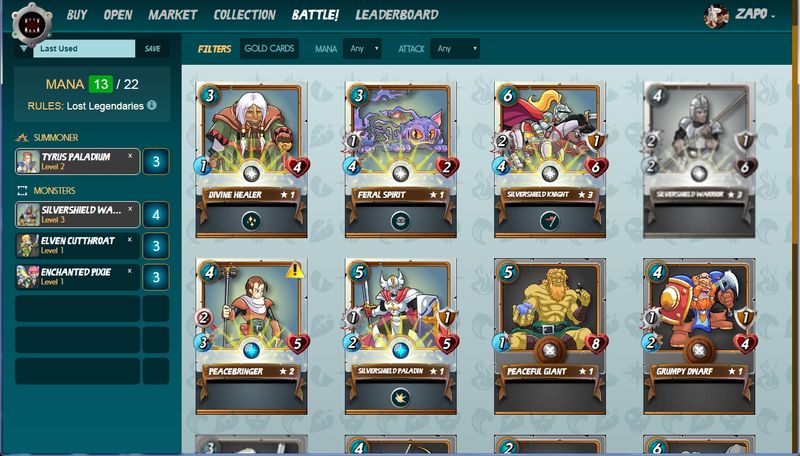
Task: Go to the Open packs page
Action: (x=118, y=15)
